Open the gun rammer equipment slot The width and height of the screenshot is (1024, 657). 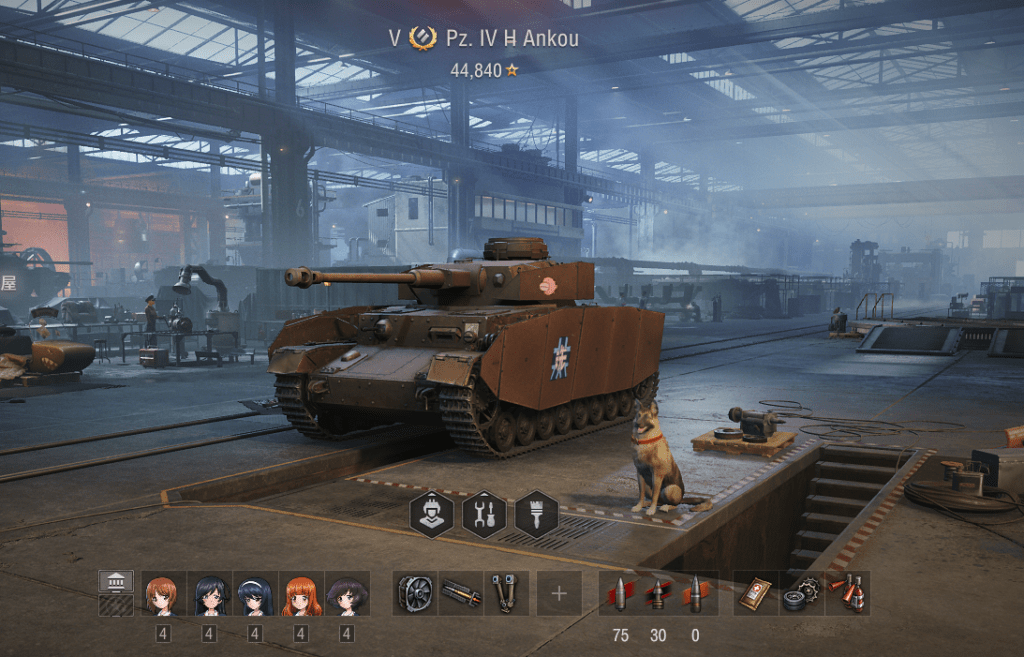click(460, 593)
